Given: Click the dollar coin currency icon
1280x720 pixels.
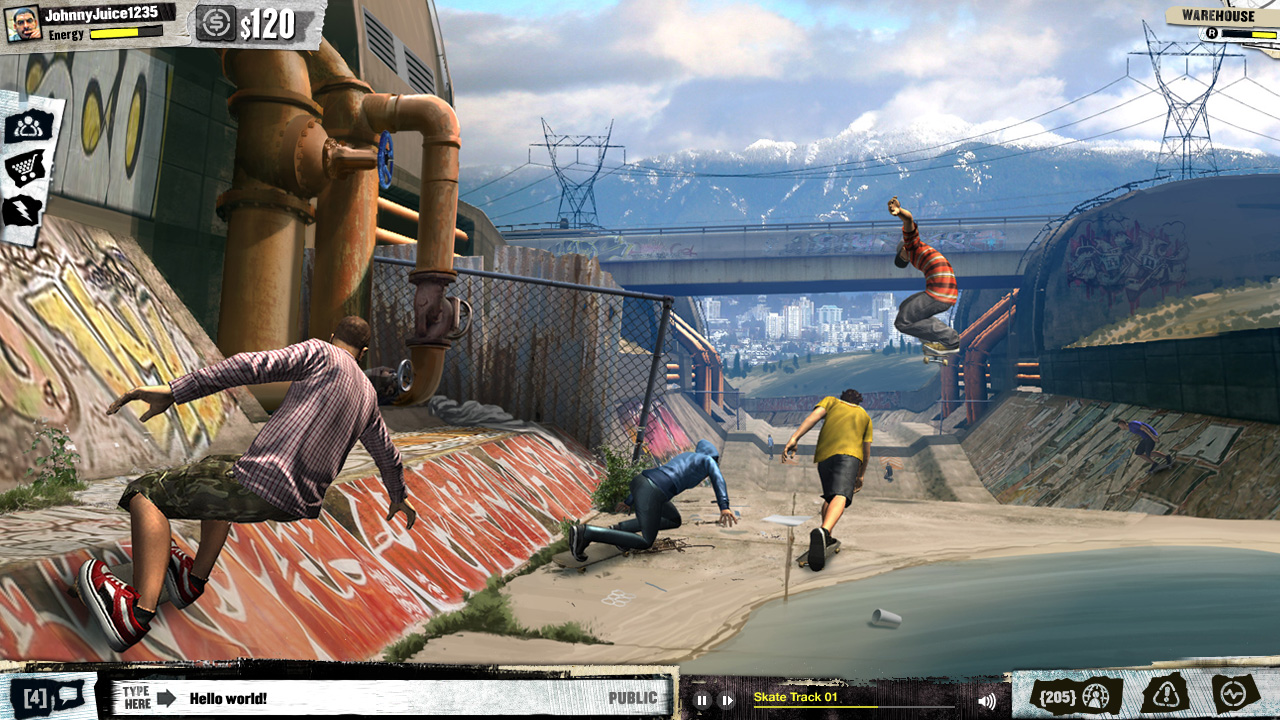Looking at the screenshot, I should coord(214,24).
